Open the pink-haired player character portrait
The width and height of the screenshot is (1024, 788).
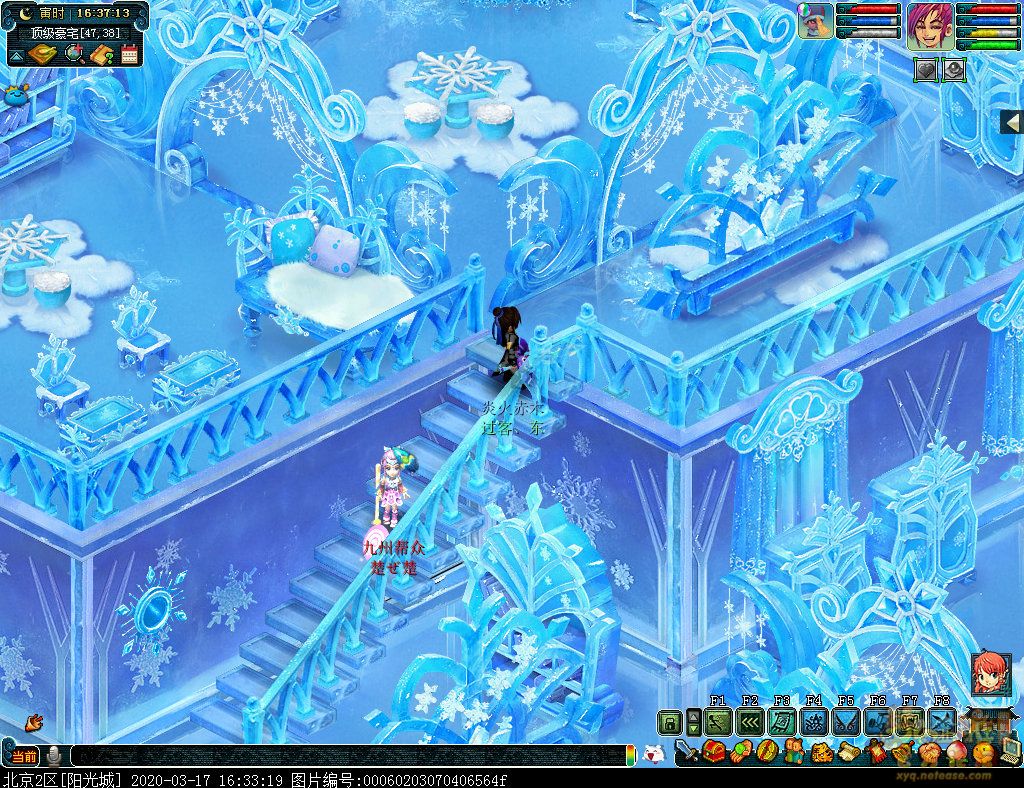point(930,26)
